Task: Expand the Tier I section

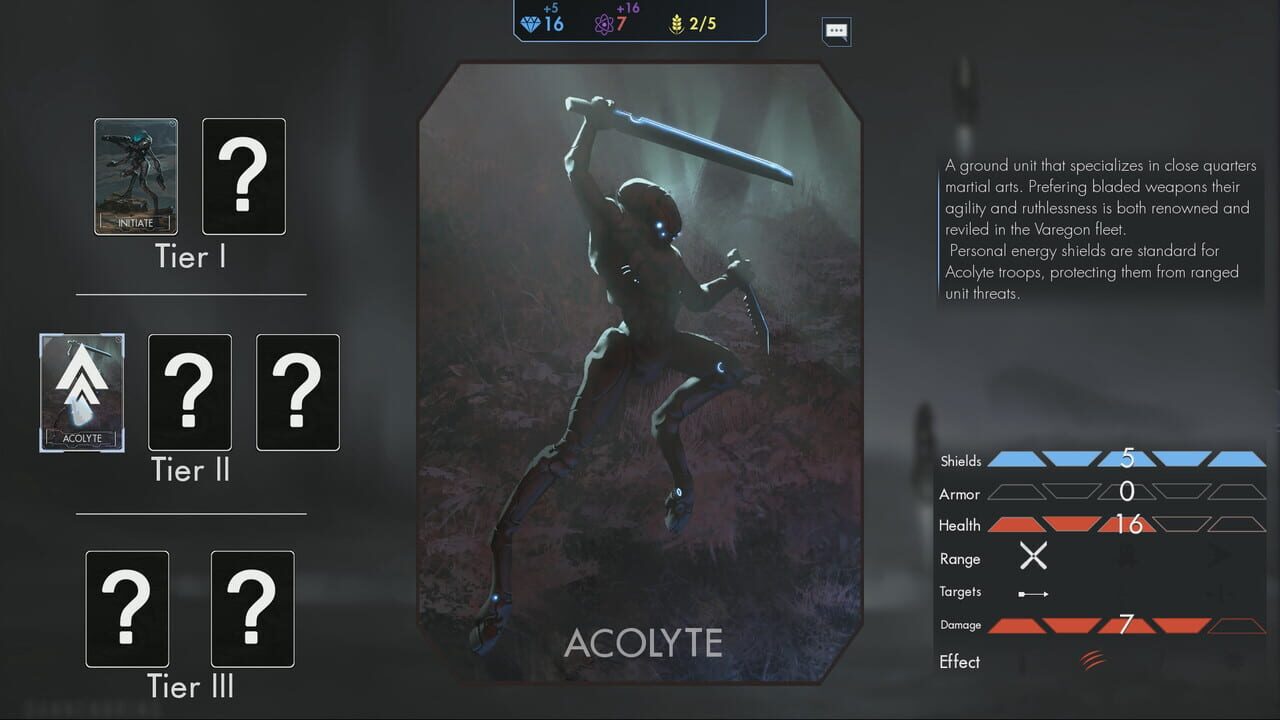Action: click(189, 257)
